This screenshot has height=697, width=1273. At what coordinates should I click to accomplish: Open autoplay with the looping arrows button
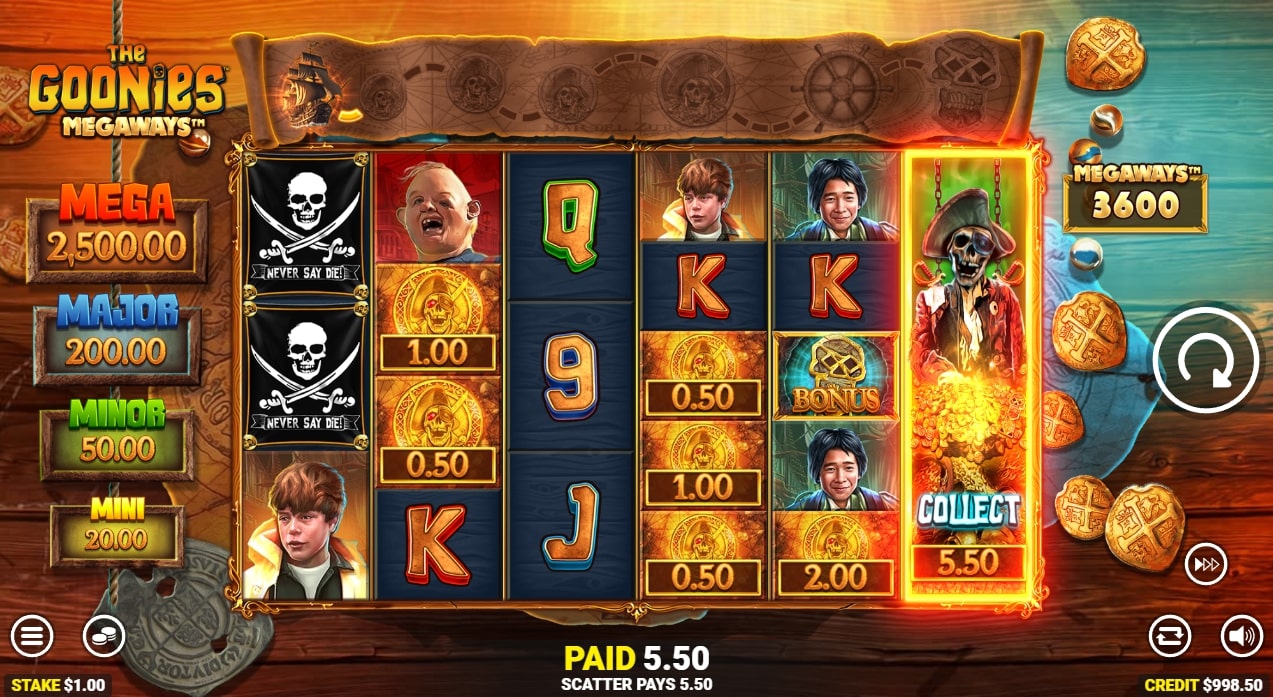(x=1170, y=635)
